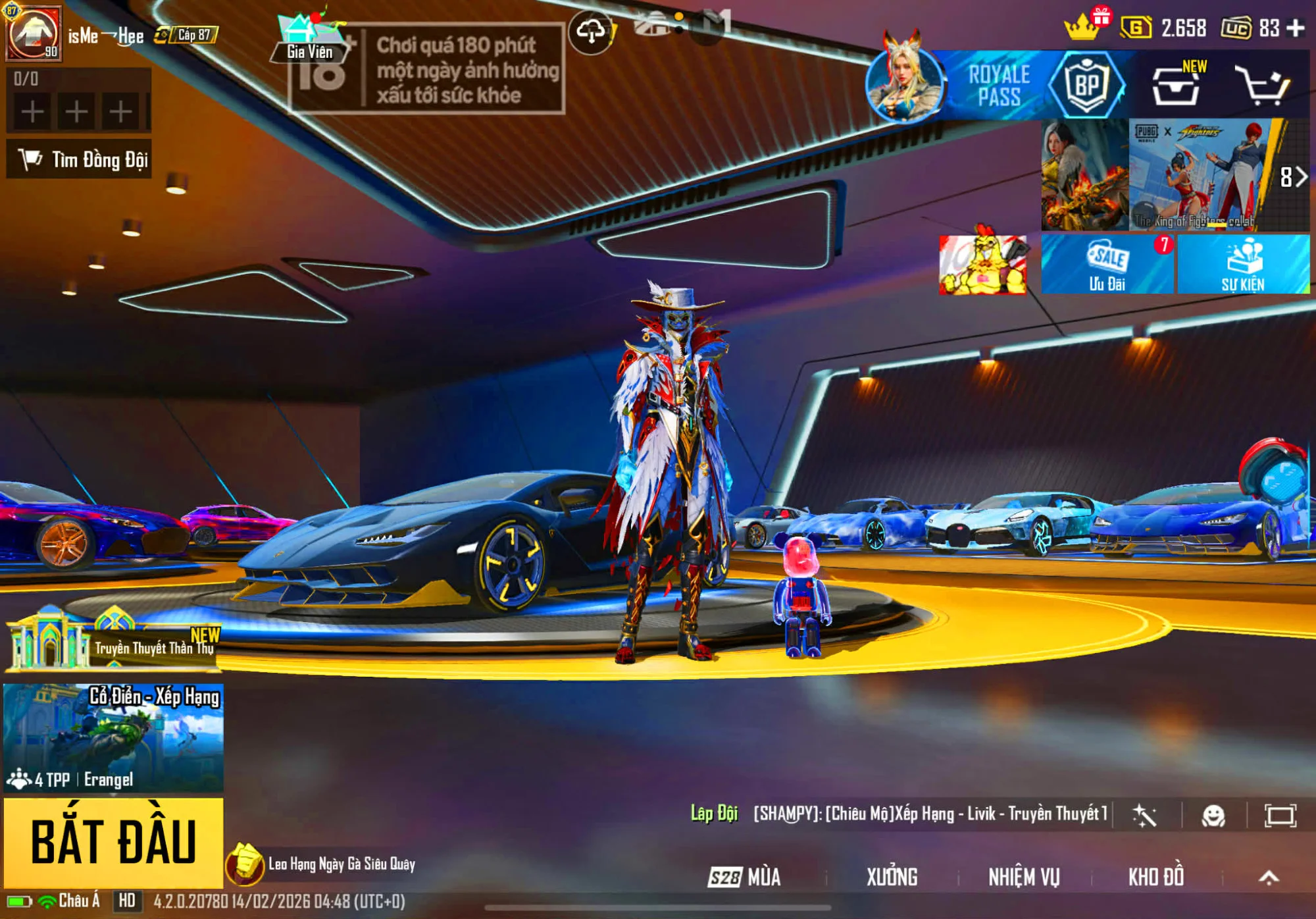Open the S28 Mùa season tab
This screenshot has height=919, width=1316.
click(x=745, y=877)
